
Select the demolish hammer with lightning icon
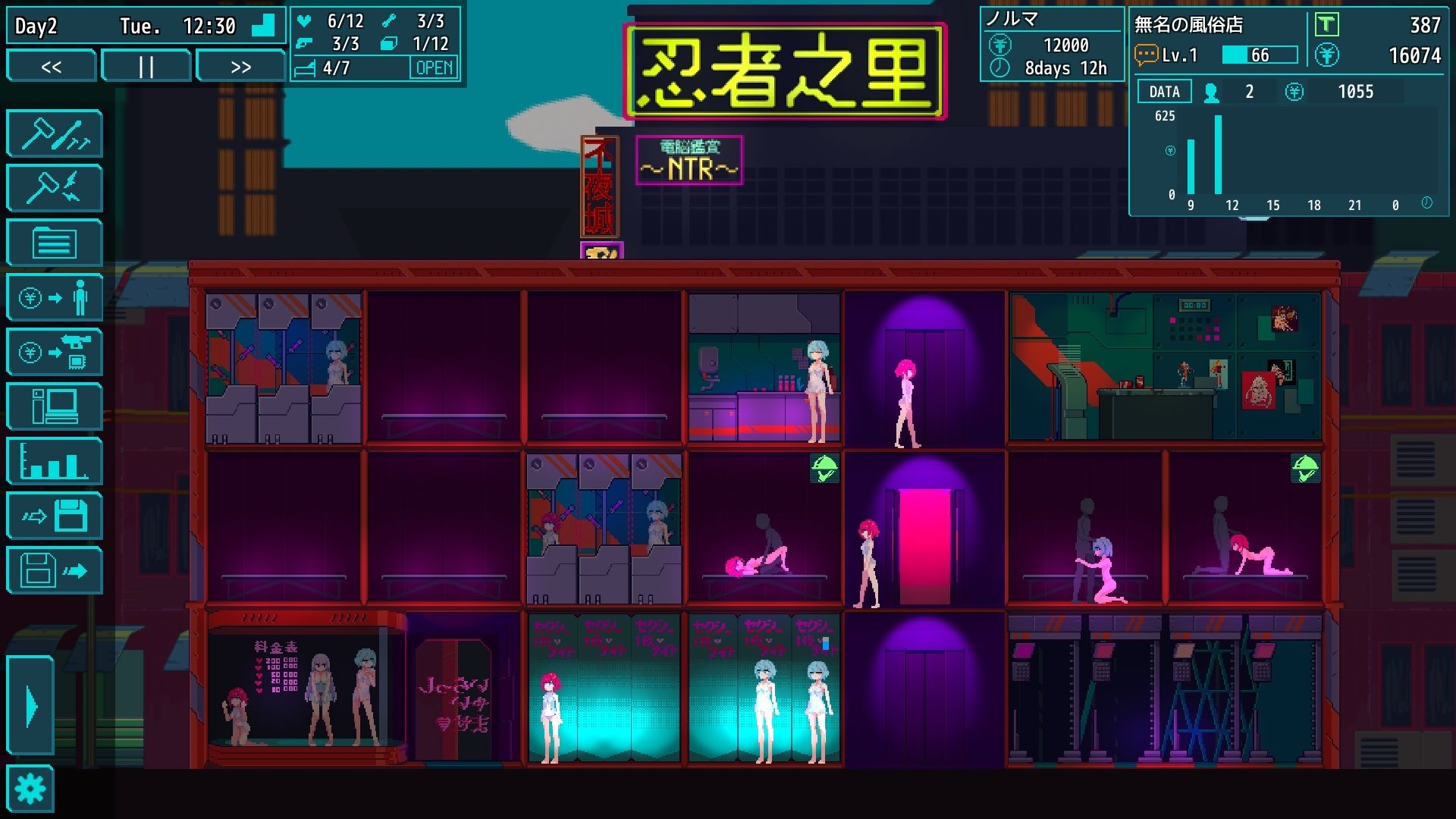(x=54, y=188)
